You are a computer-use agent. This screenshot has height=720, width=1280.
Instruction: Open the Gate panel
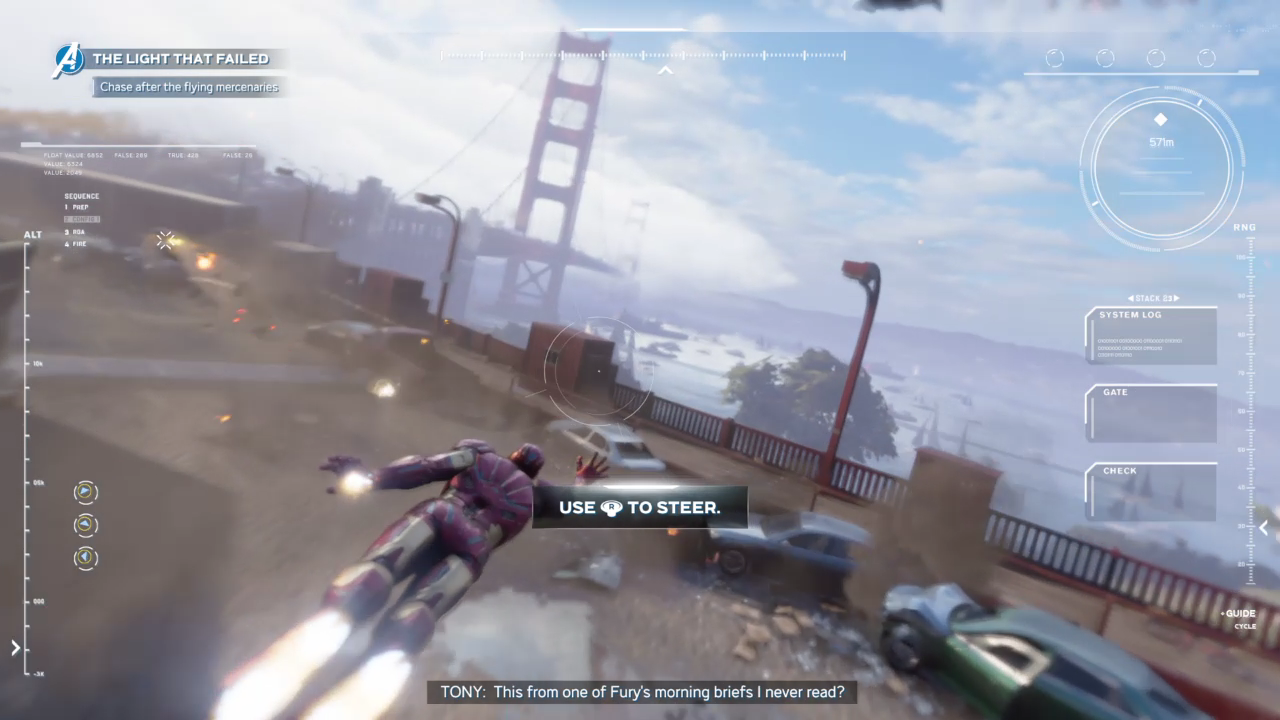[1151, 413]
